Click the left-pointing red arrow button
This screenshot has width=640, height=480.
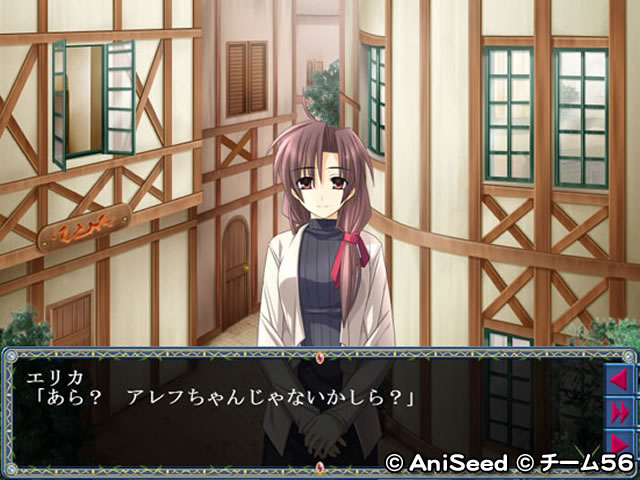(619, 379)
